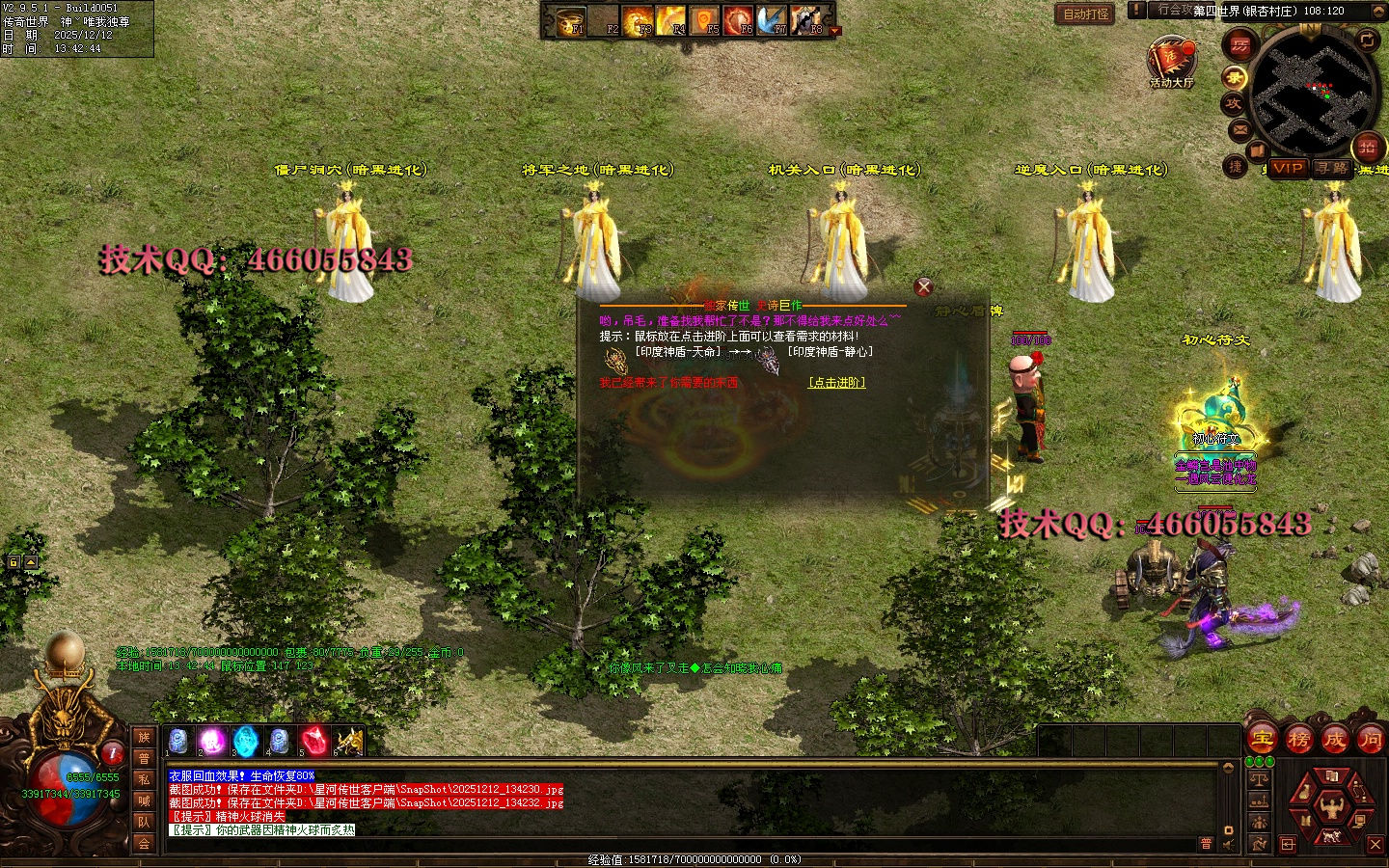The width and height of the screenshot is (1389, 868).
Task: Switch to the 队 team chat channel
Action: pyautogui.click(x=144, y=822)
